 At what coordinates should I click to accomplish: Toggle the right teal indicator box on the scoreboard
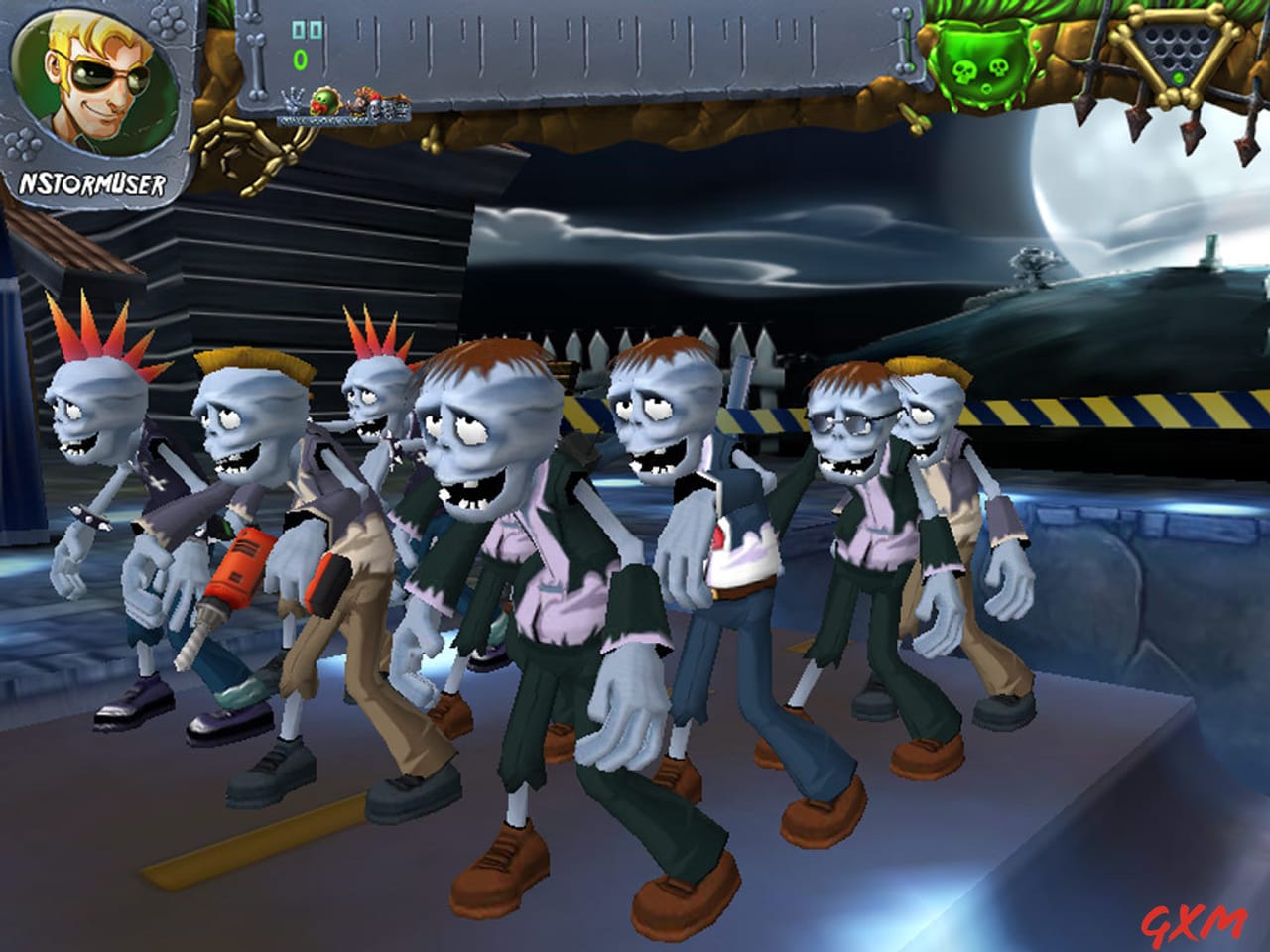point(317,30)
